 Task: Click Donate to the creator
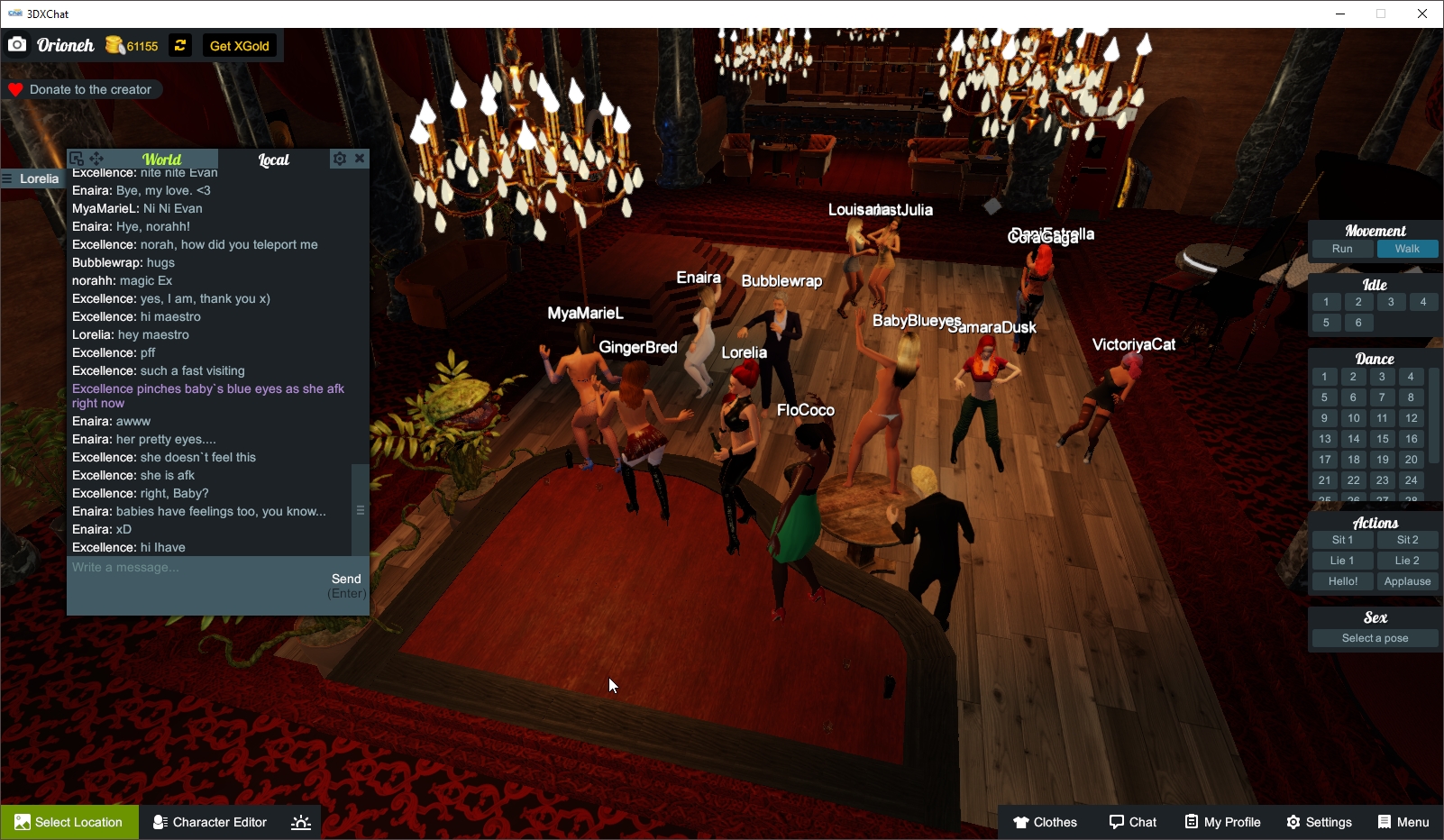(83, 89)
